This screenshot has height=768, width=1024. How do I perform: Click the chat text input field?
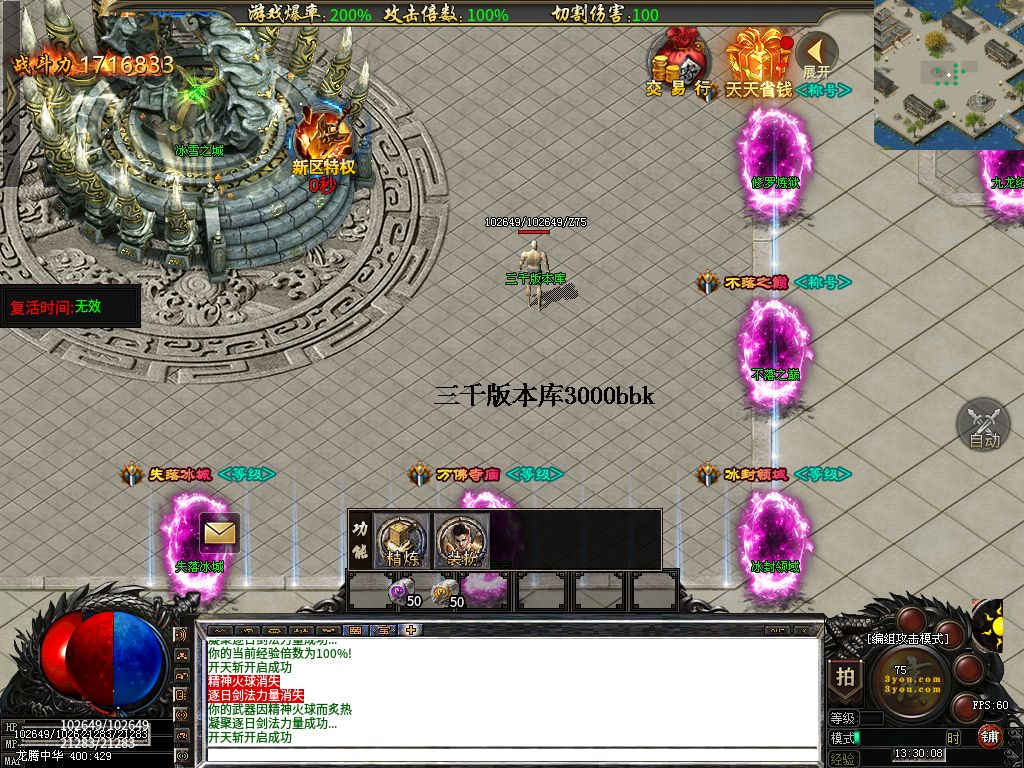[510, 754]
